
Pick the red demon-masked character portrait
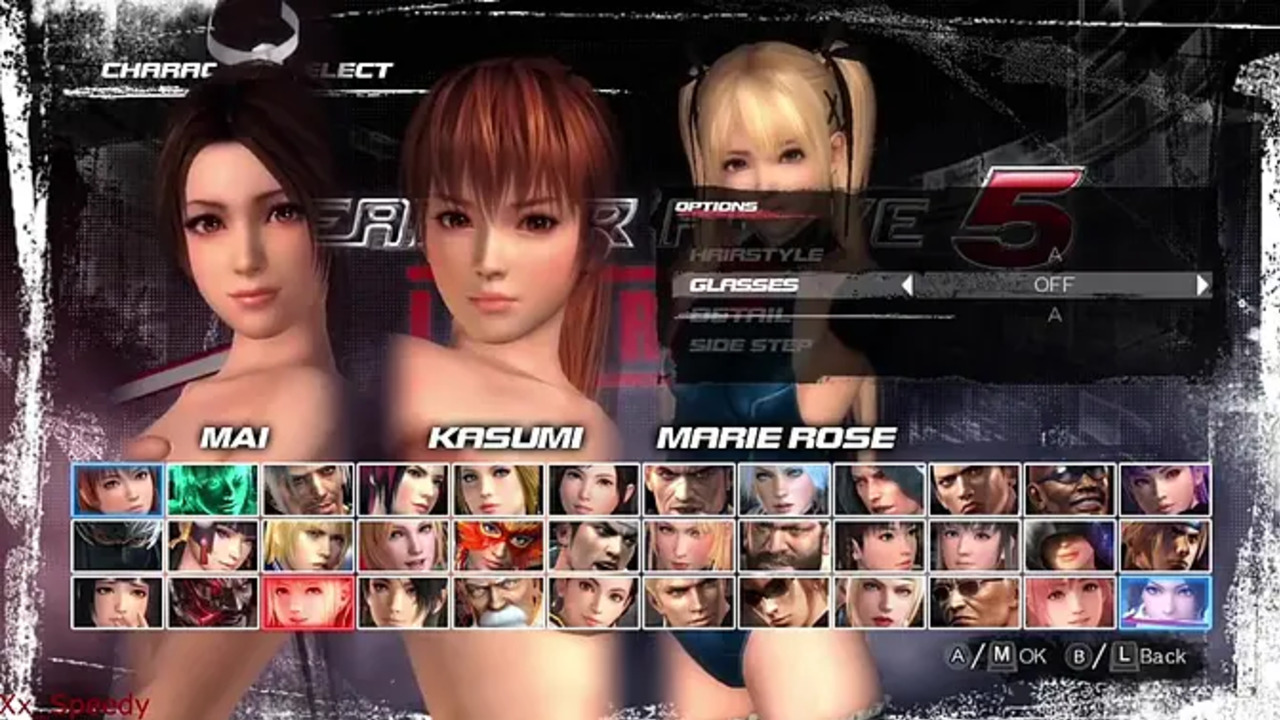point(212,602)
